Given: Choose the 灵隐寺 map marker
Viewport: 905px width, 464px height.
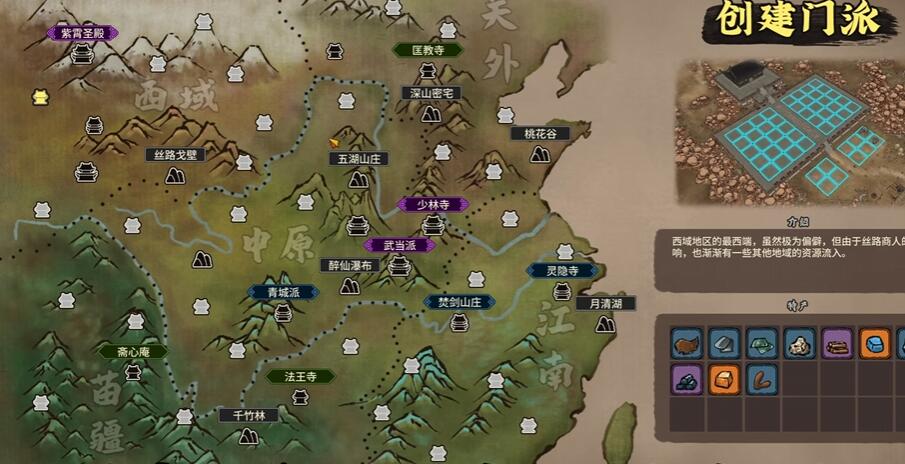Looking at the screenshot, I should tap(562, 270).
